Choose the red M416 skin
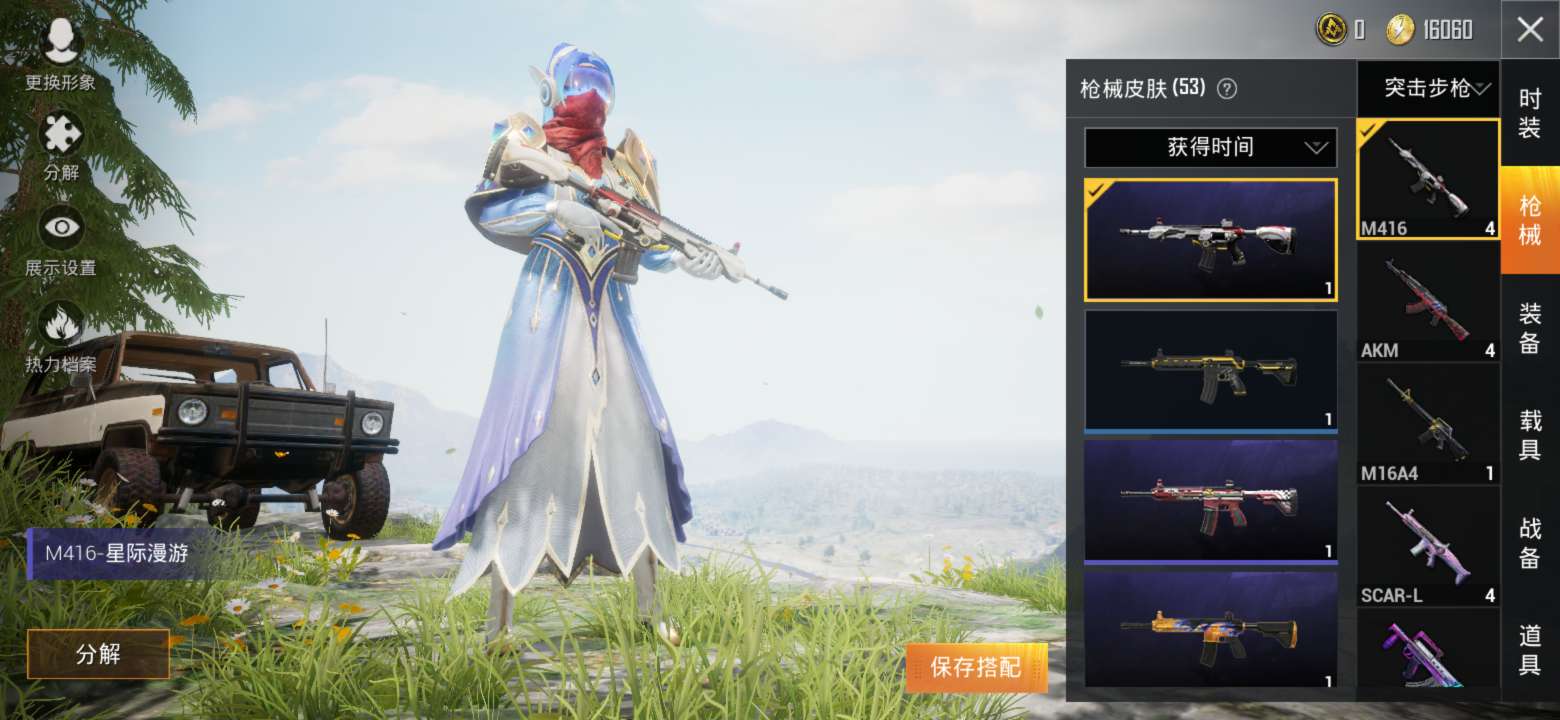The image size is (1560, 720). click(1210, 499)
